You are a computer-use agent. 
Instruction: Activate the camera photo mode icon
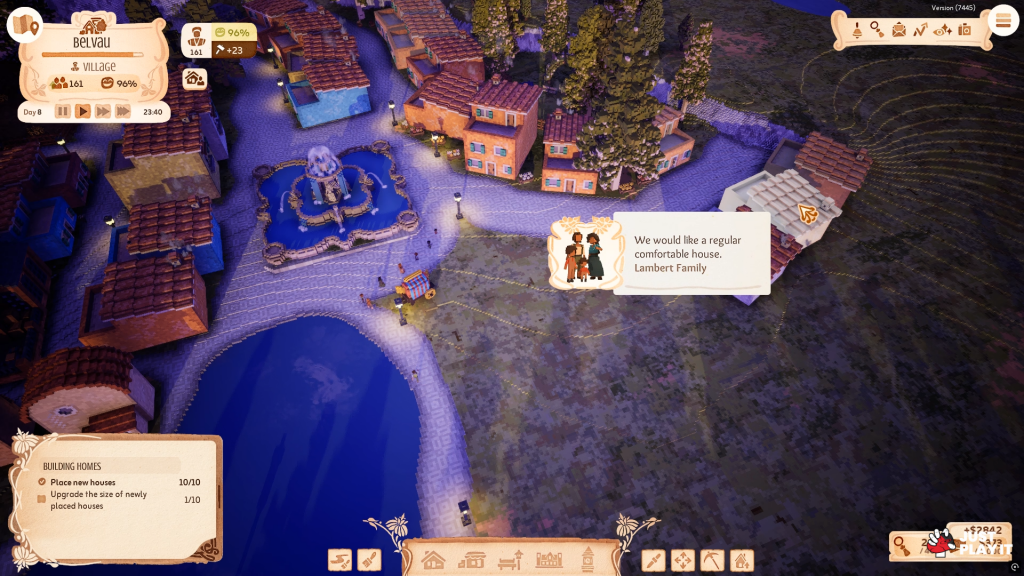click(x=965, y=30)
